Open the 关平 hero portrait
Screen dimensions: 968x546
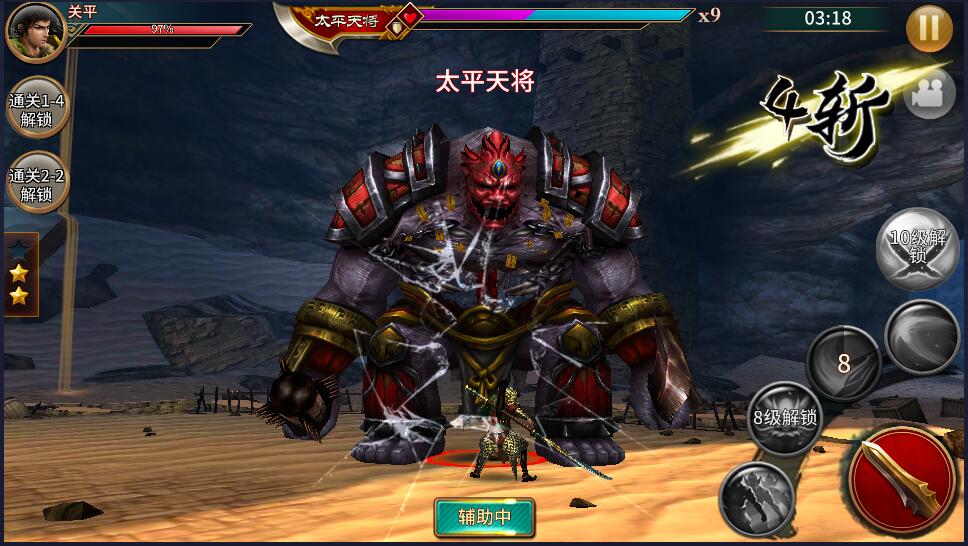tap(35, 32)
